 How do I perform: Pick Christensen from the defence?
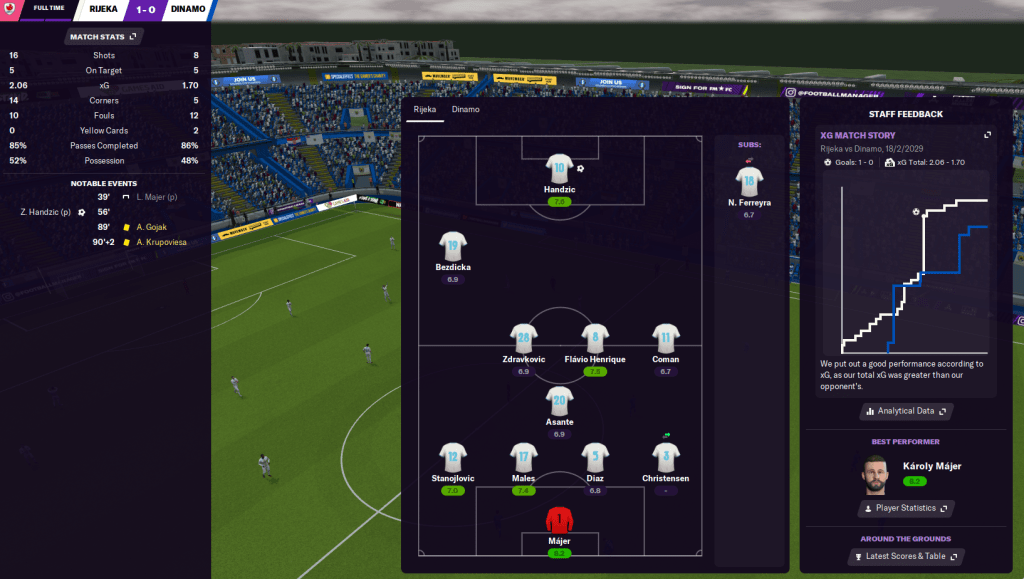[x=665, y=457]
